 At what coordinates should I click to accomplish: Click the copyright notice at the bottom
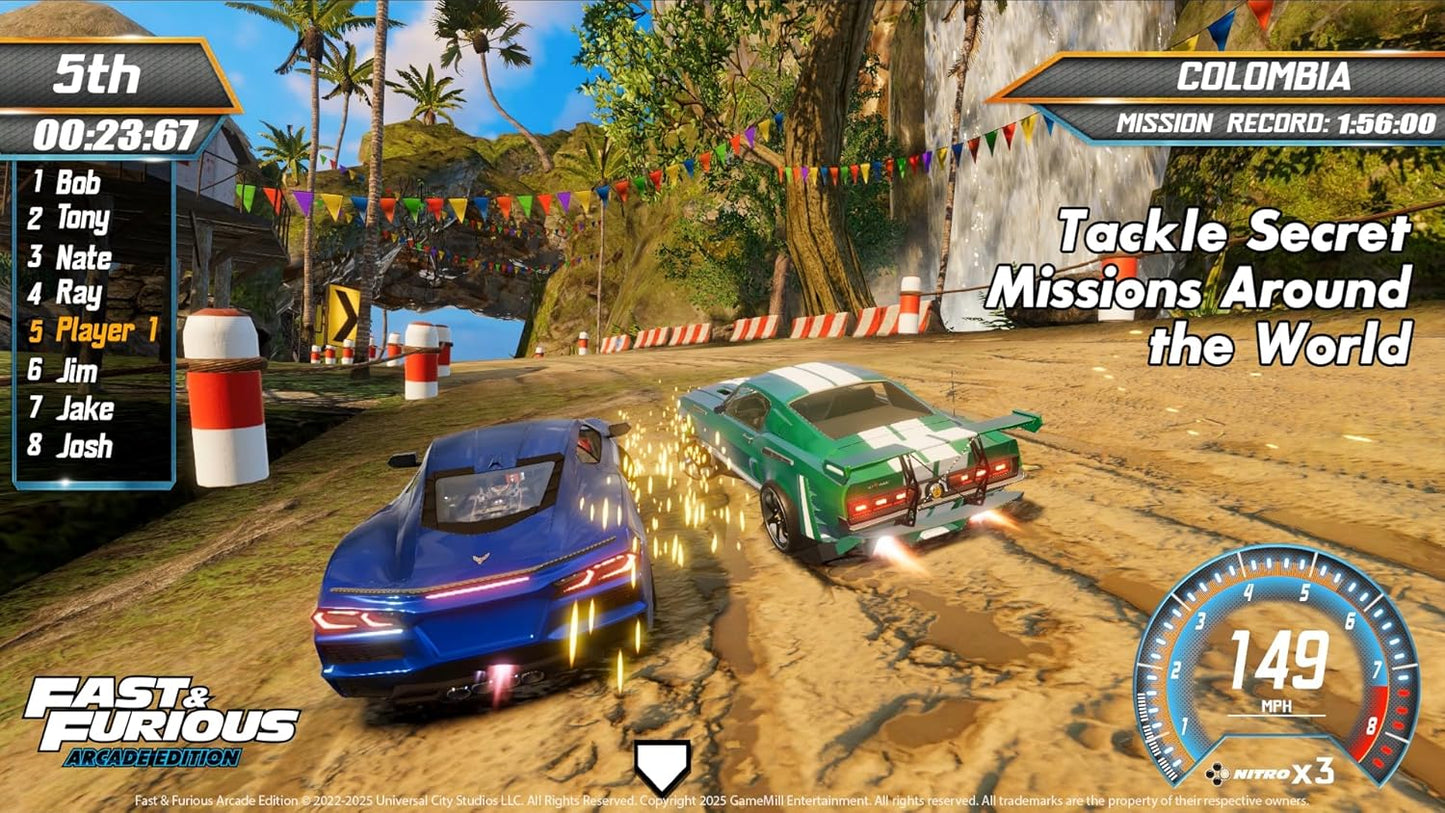click(722, 800)
